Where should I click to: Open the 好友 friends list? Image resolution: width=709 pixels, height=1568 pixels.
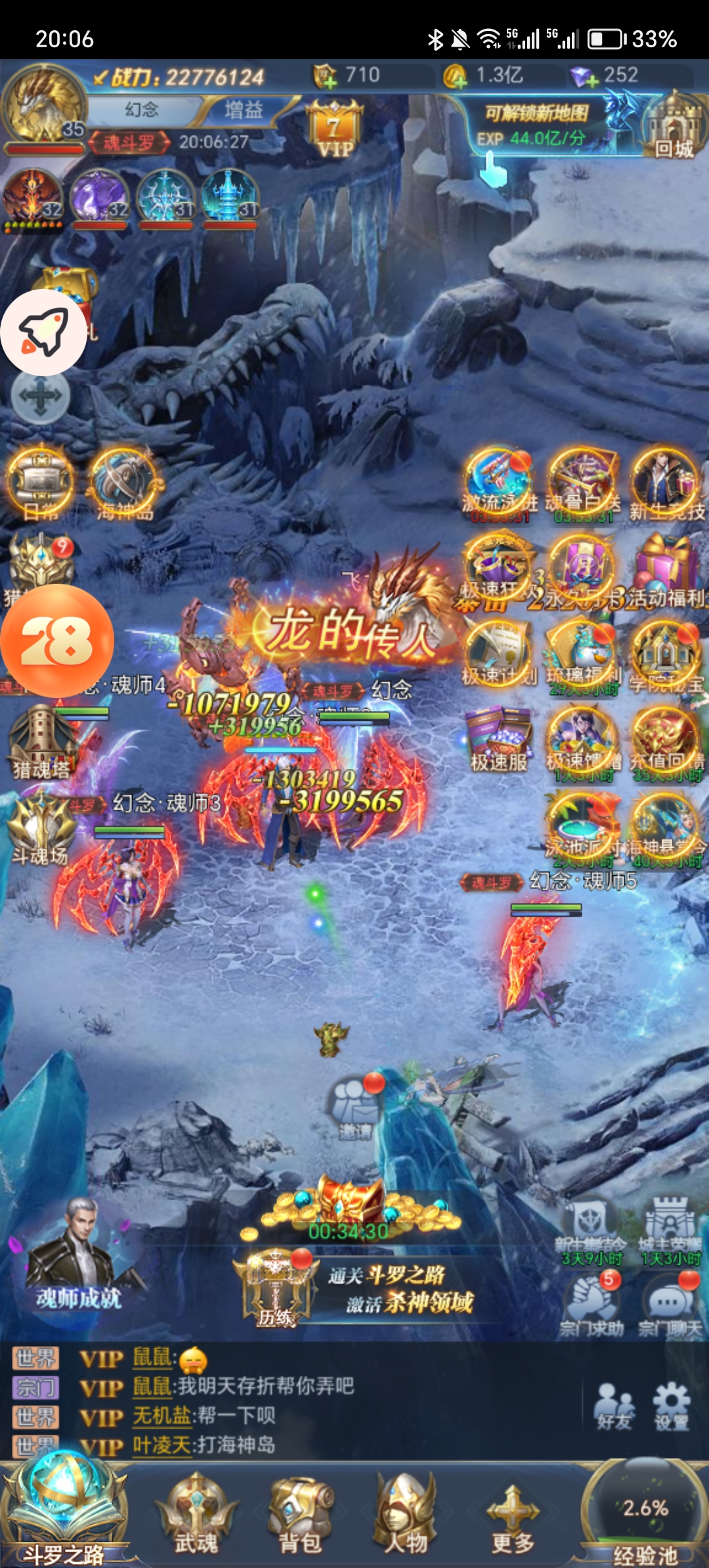click(x=614, y=1406)
